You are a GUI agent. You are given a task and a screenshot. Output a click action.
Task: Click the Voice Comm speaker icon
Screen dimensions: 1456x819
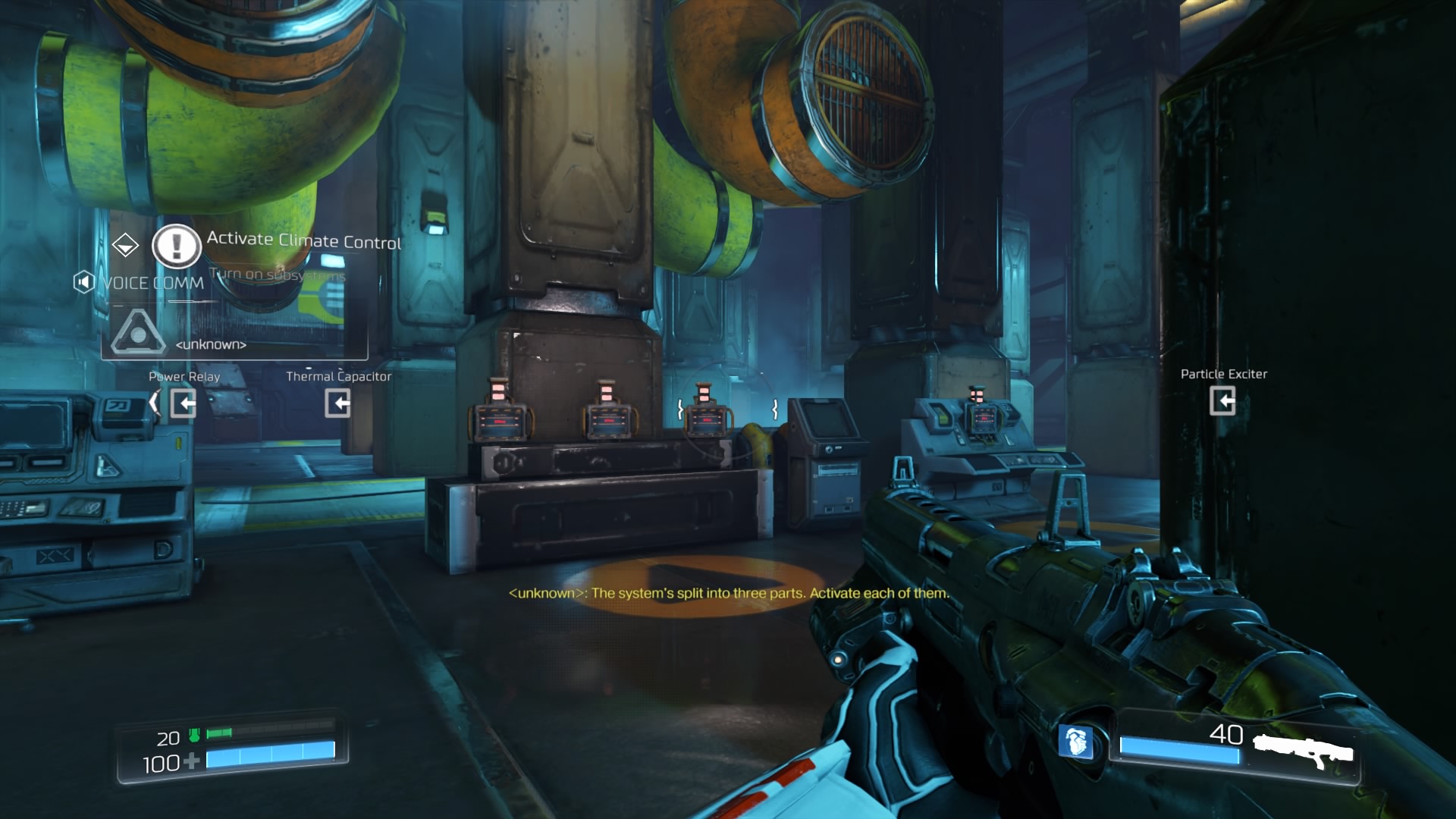coord(83,283)
